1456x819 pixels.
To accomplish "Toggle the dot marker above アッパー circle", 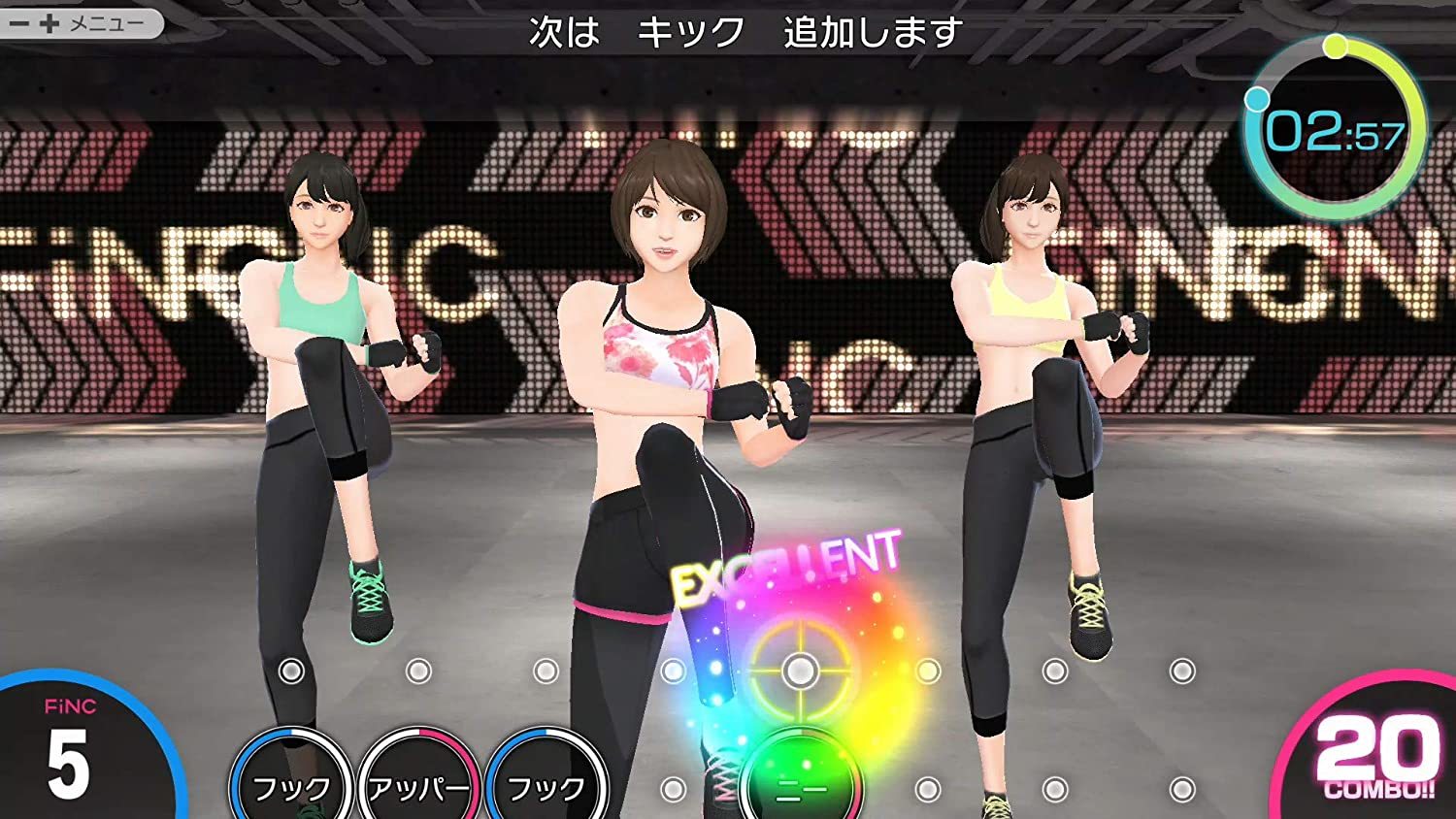I will [x=417, y=670].
